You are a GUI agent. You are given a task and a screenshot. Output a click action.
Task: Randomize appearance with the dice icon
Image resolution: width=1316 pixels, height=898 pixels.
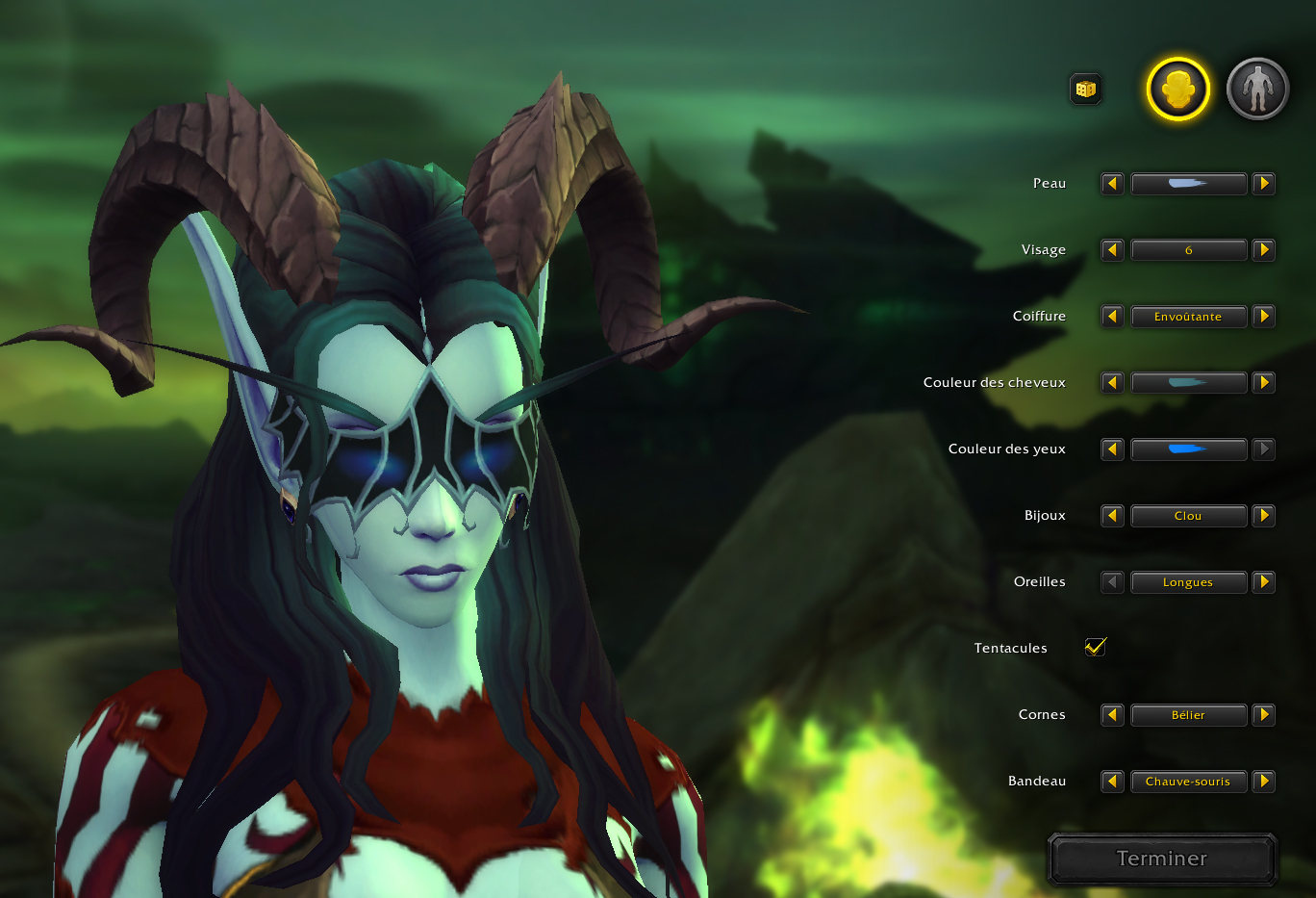1085,89
